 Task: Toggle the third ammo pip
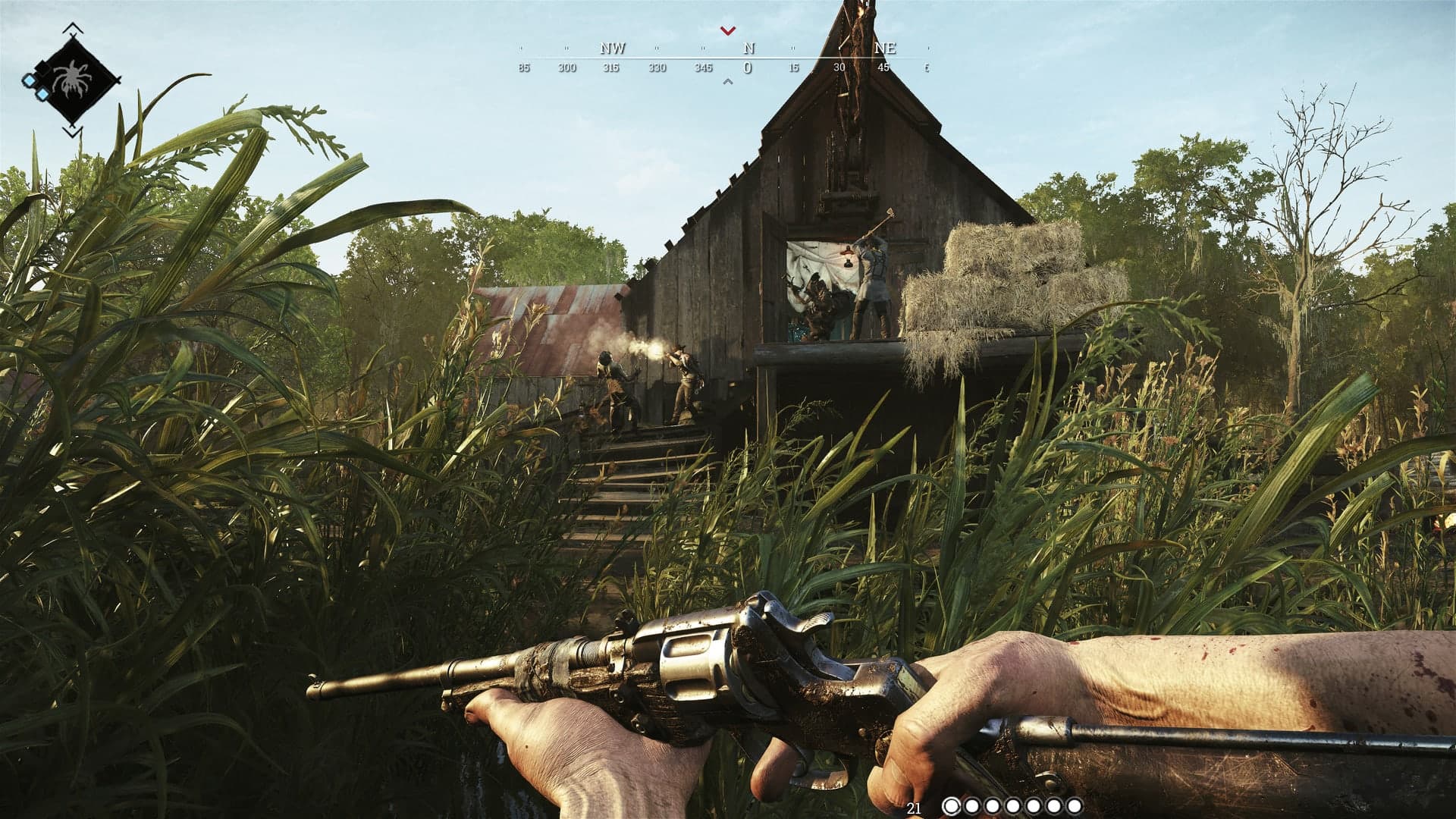coord(993,805)
